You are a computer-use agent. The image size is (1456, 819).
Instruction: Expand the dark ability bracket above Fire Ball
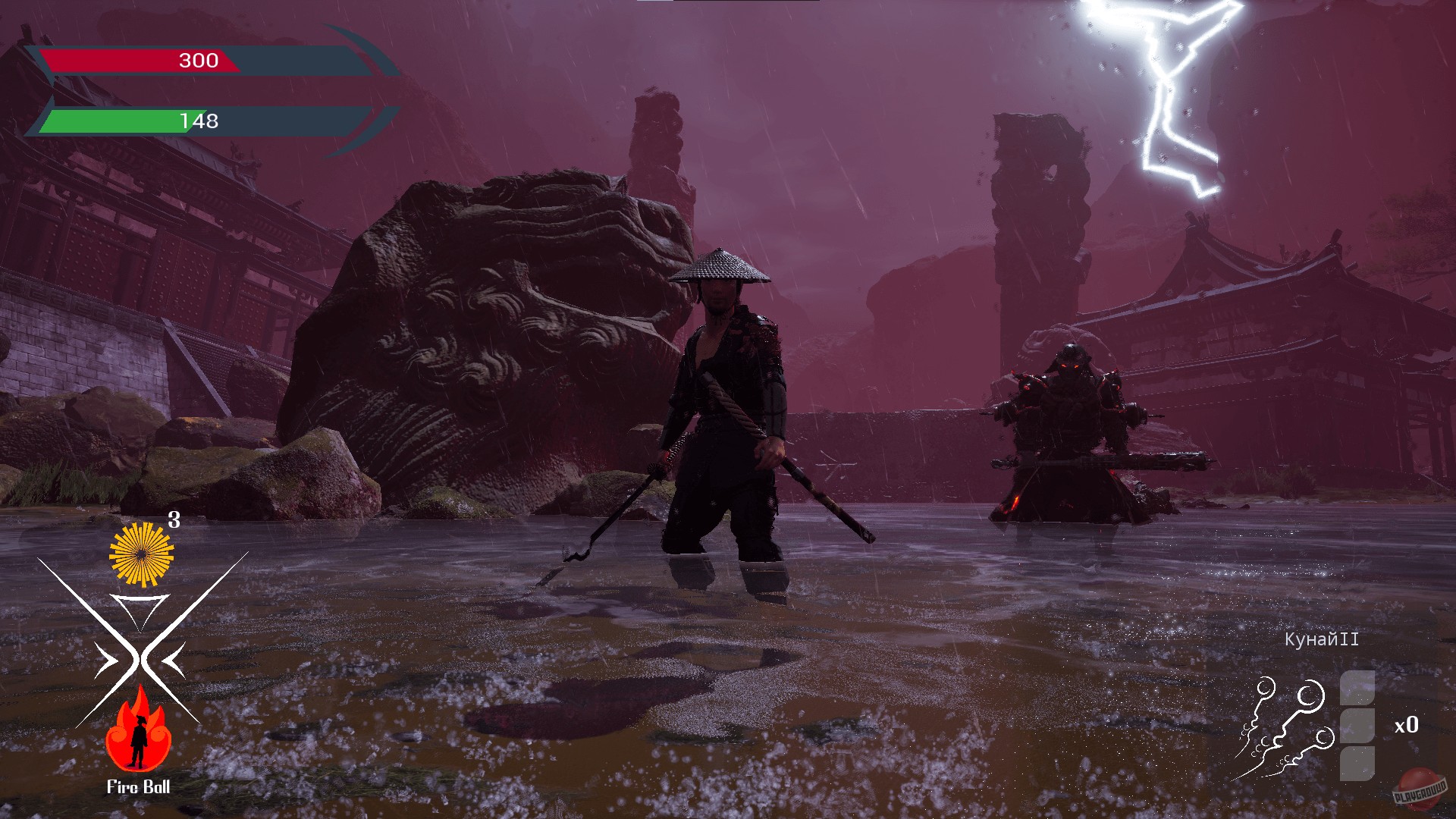[x=138, y=607]
